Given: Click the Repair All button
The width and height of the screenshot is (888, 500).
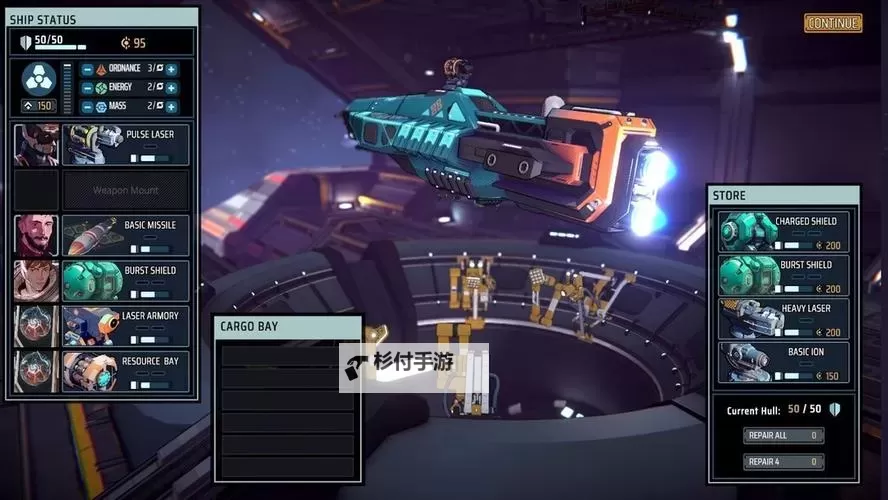Looking at the screenshot, I should pos(783,435).
